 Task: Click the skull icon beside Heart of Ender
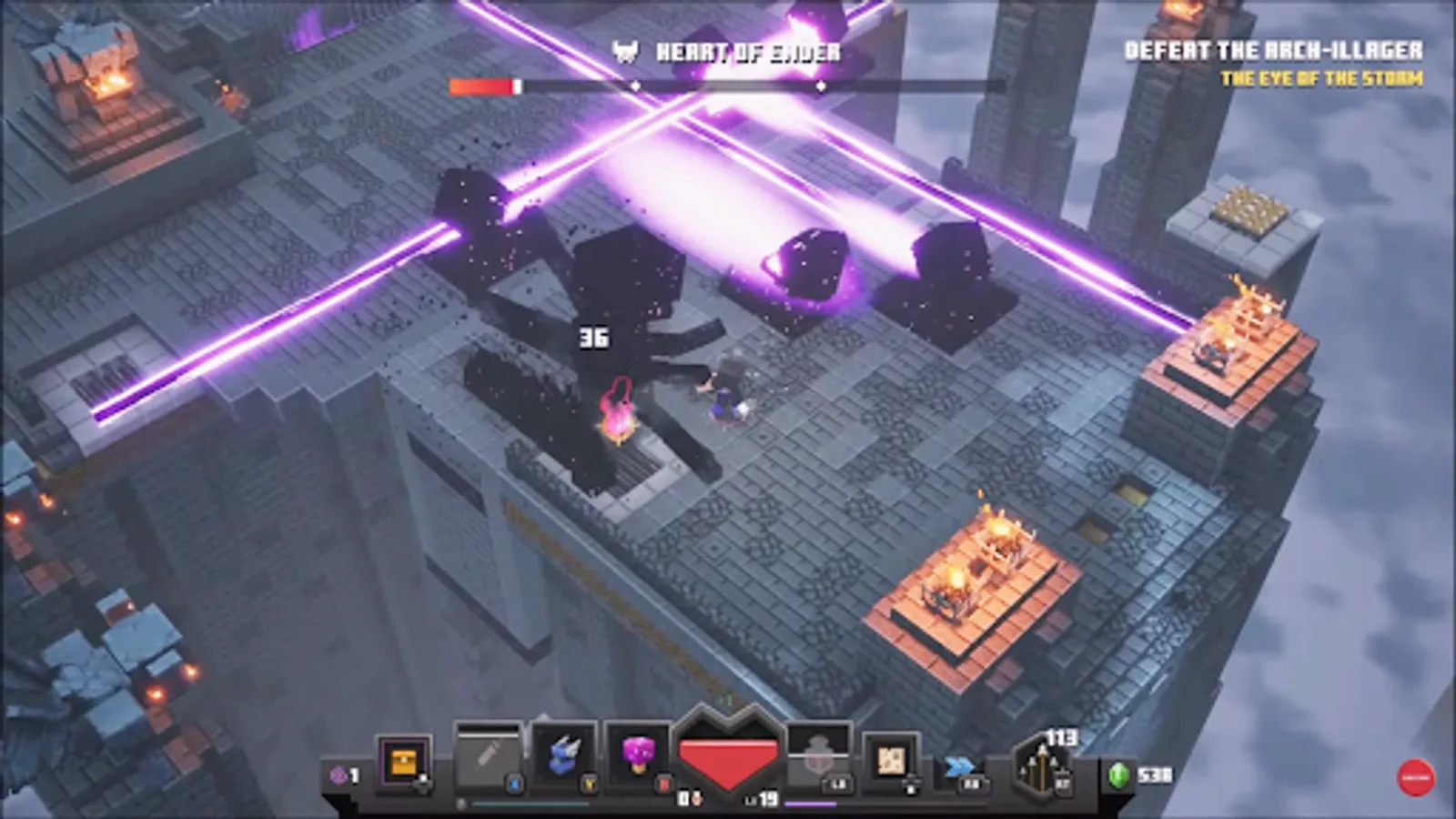pyautogui.click(x=623, y=51)
